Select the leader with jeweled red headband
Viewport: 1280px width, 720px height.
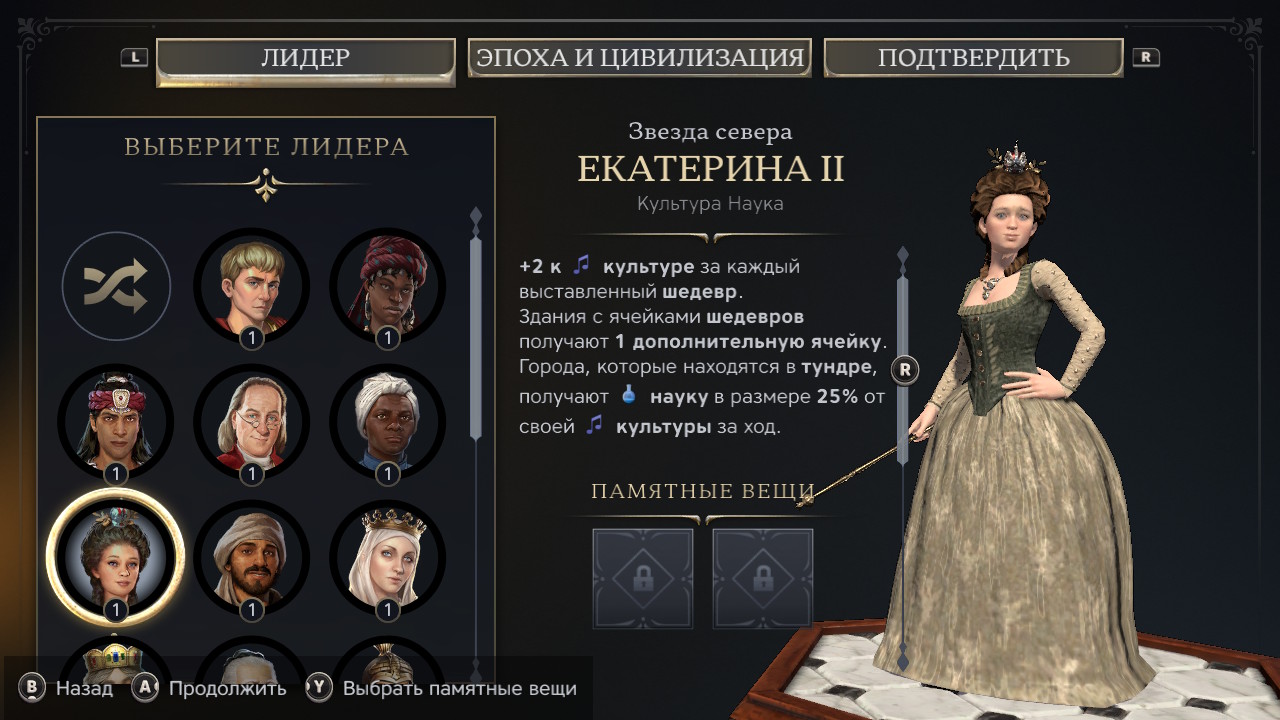pos(116,422)
